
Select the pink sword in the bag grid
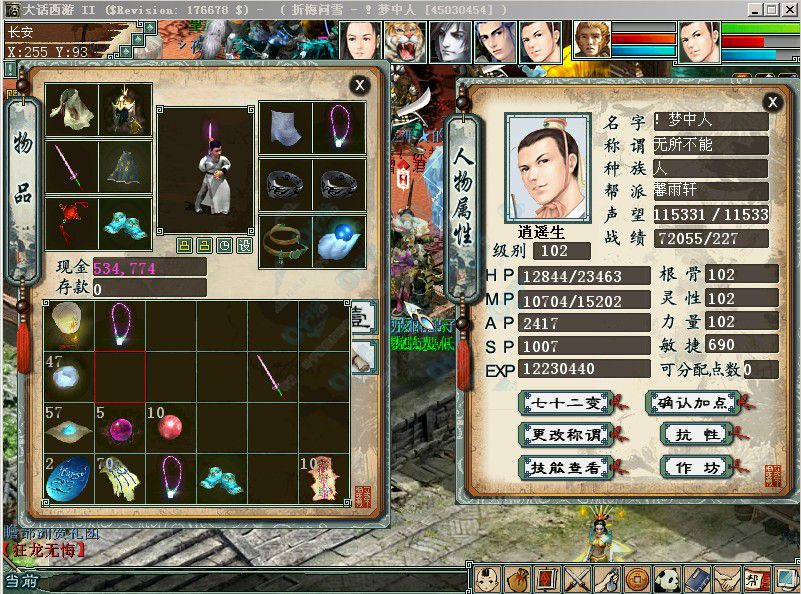(272, 375)
